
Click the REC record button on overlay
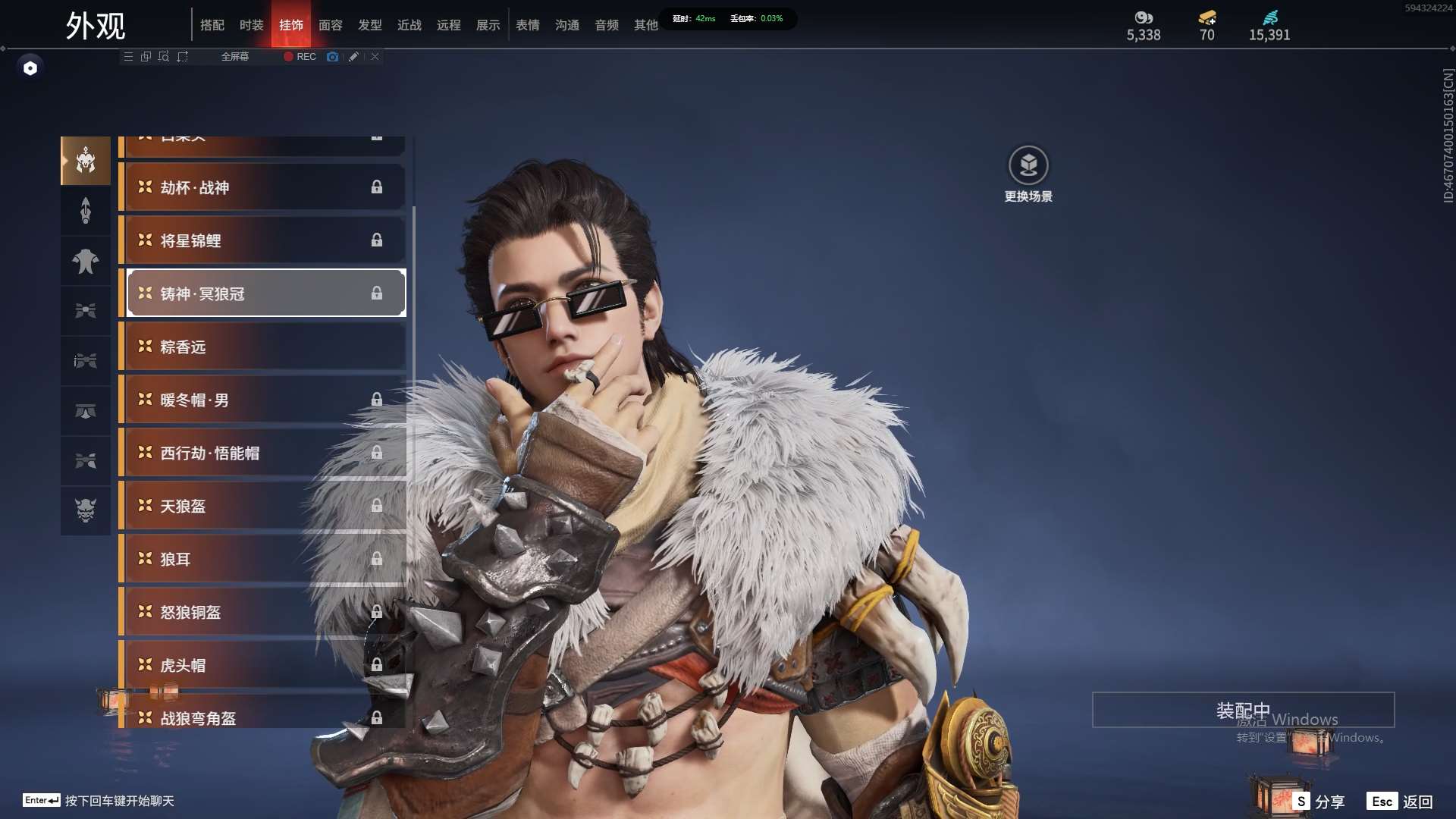300,57
